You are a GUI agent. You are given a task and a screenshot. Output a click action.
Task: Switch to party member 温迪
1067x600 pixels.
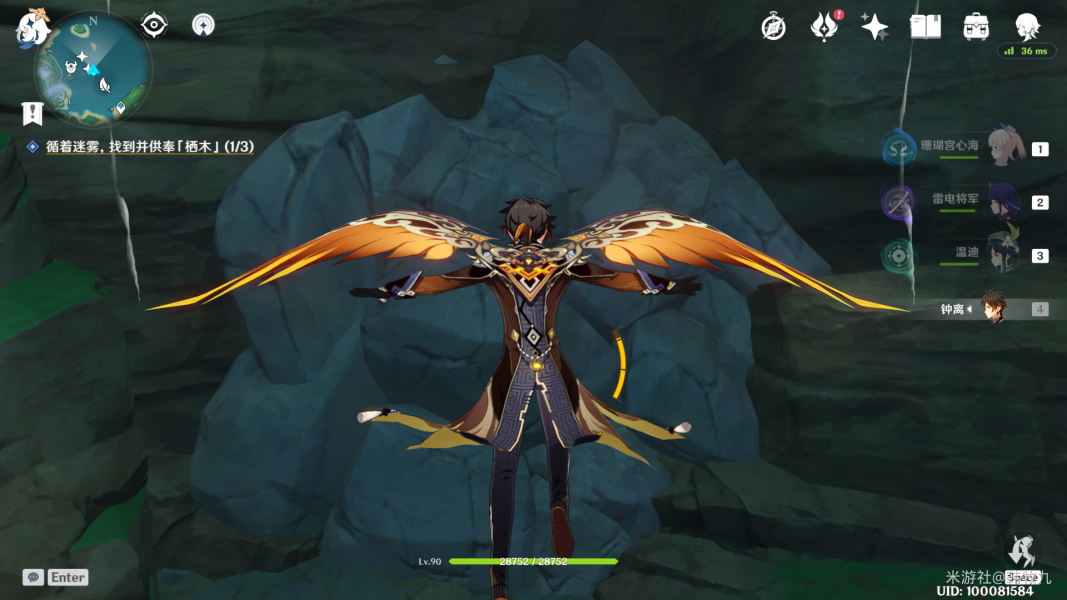coord(1003,254)
